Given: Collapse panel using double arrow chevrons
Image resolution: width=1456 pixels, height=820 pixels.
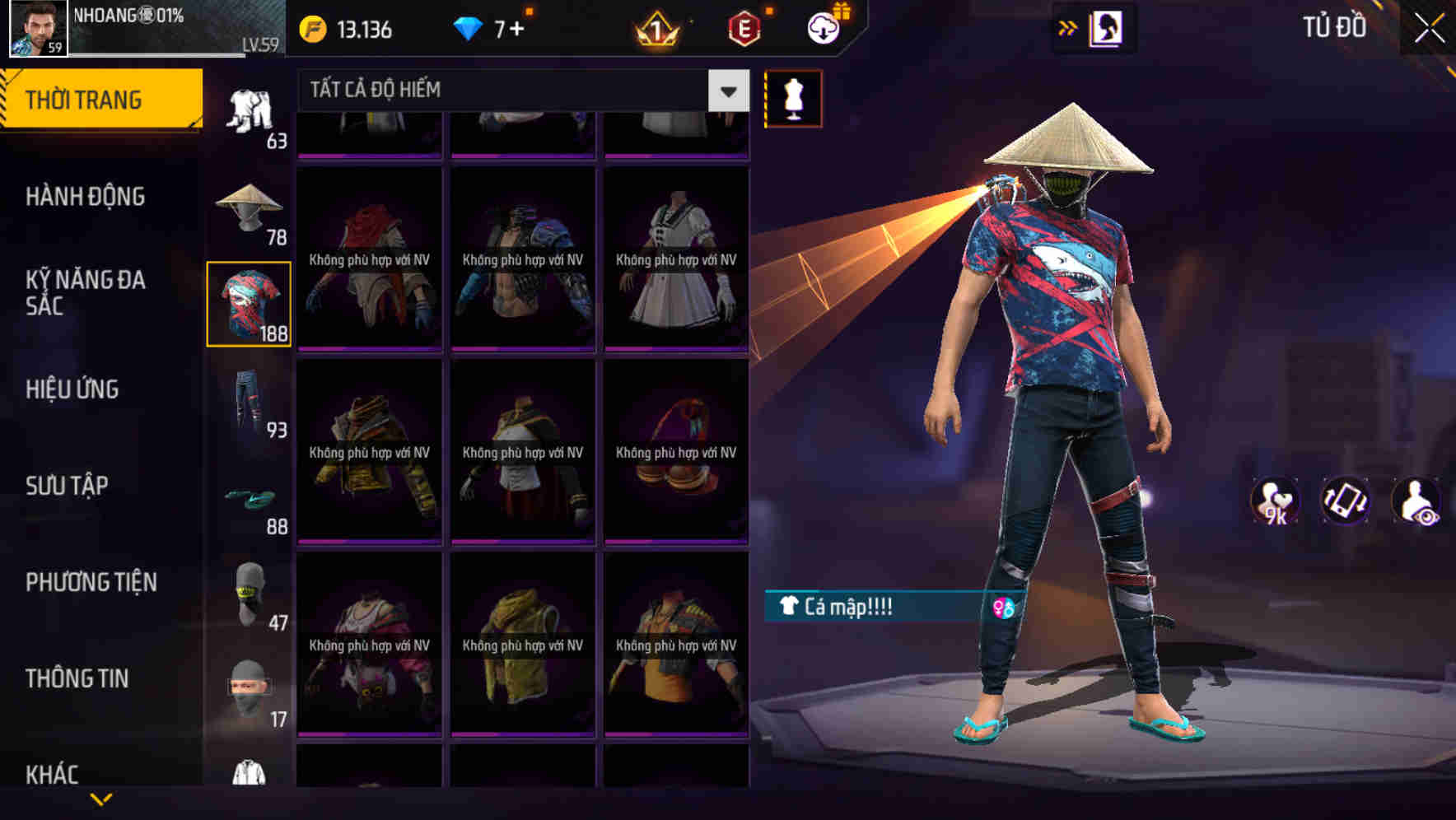Looking at the screenshot, I should [x=1068, y=27].
